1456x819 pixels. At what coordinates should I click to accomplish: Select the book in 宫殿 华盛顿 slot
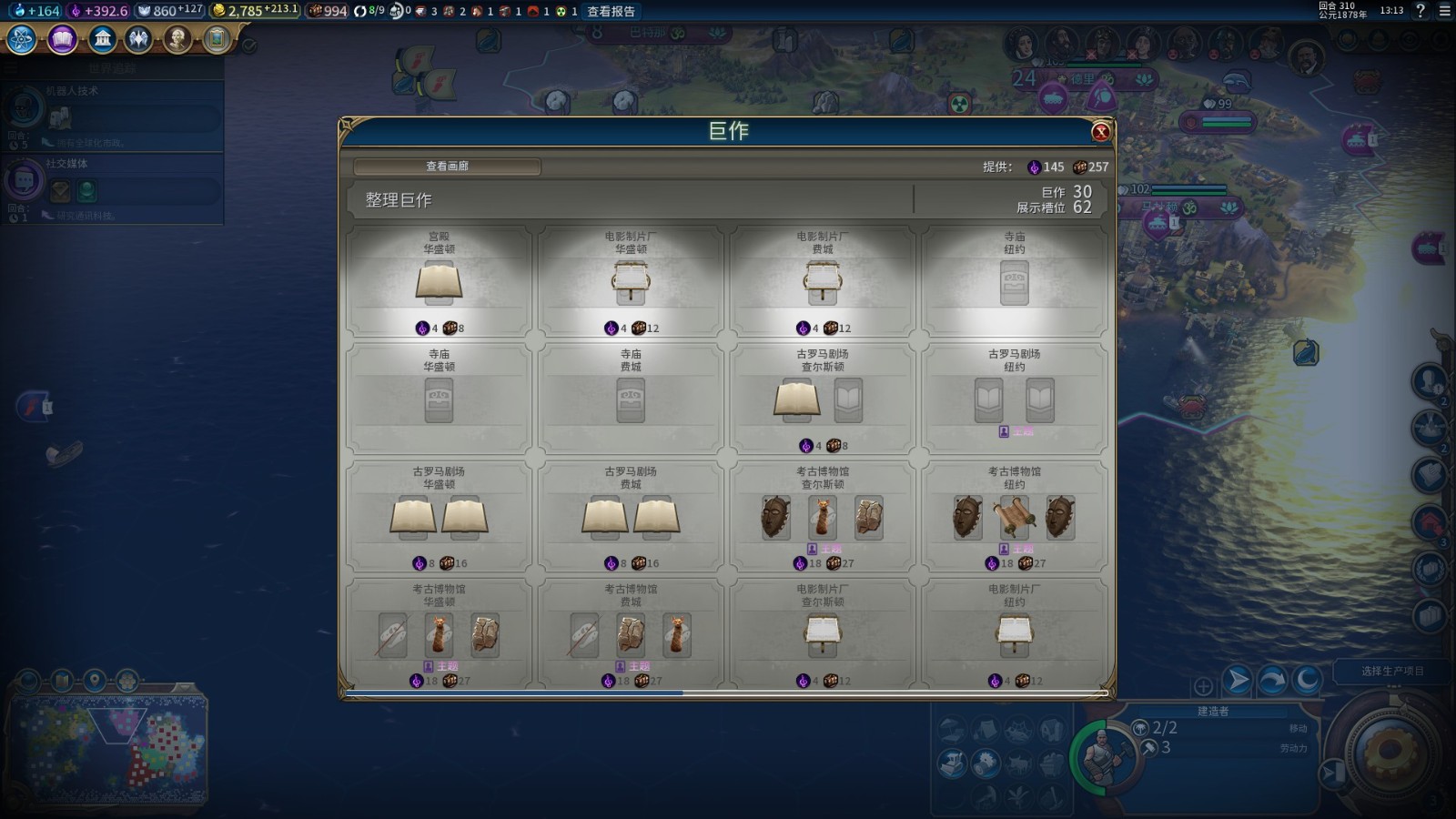click(x=439, y=282)
